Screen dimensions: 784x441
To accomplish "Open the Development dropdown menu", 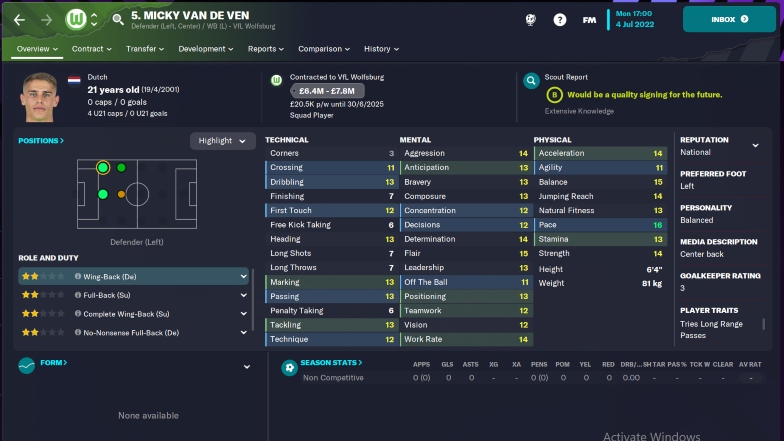I will point(206,48).
